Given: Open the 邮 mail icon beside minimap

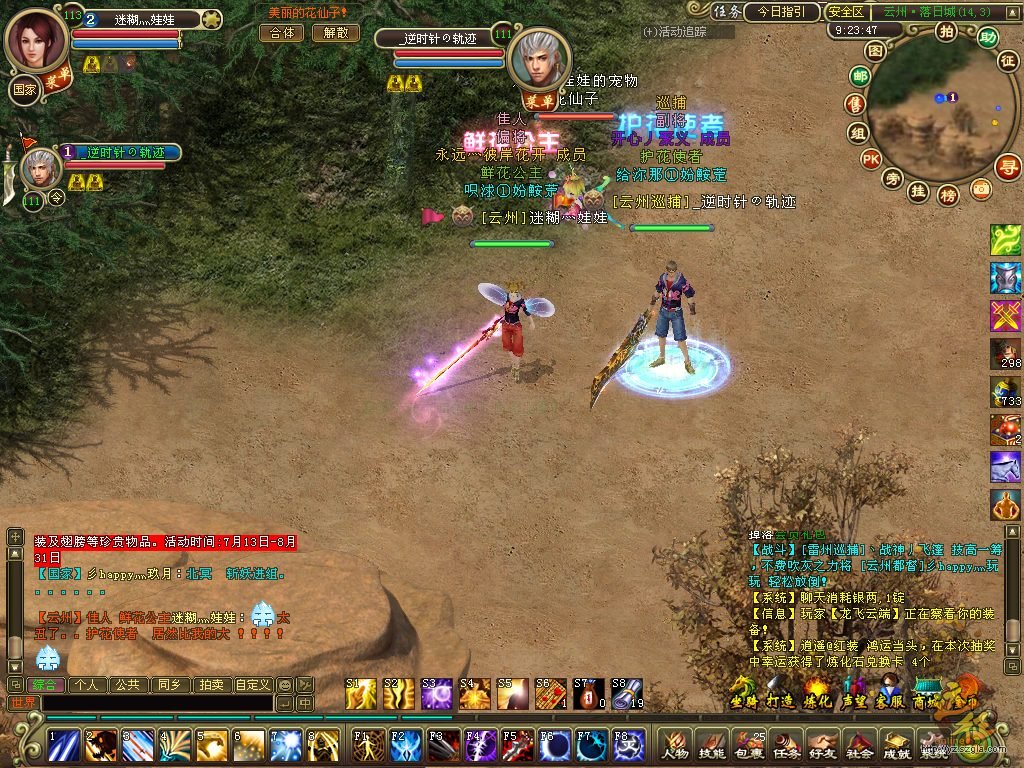Looking at the screenshot, I should click(x=859, y=76).
